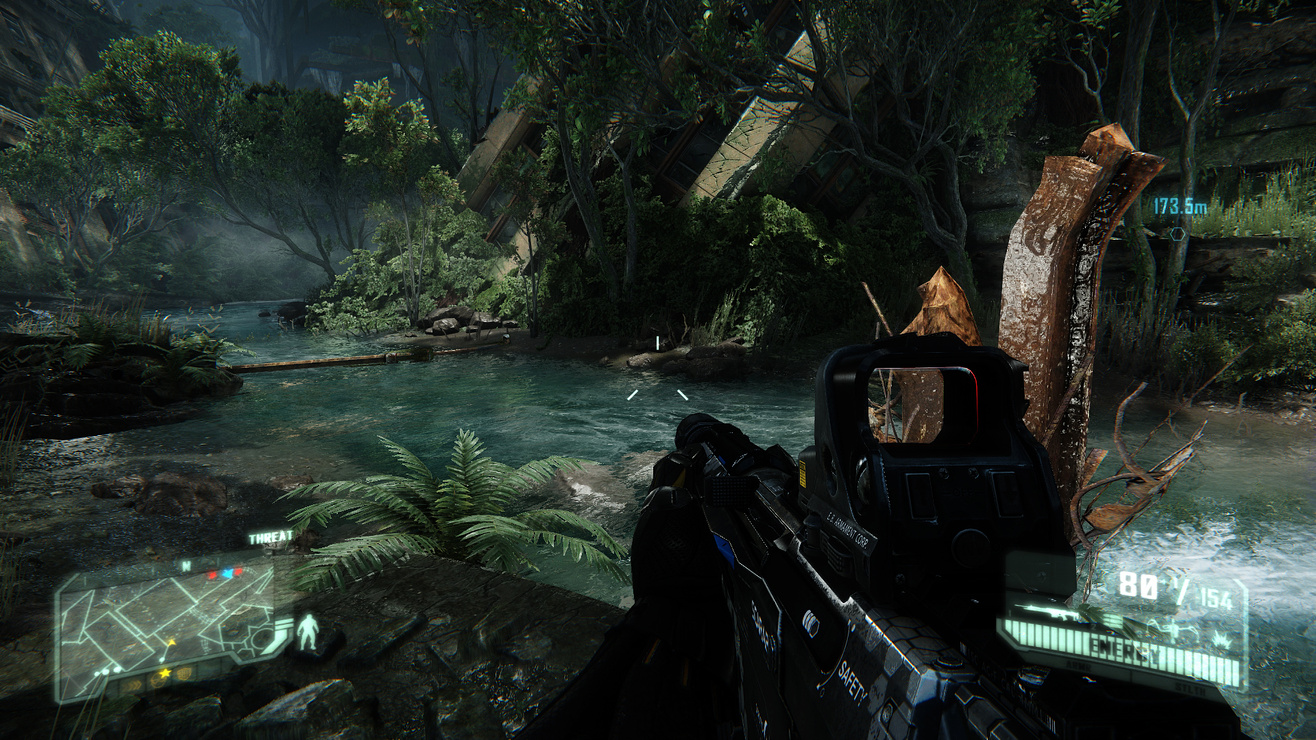Click the yellow player arrow on minimap

(x=170, y=642)
